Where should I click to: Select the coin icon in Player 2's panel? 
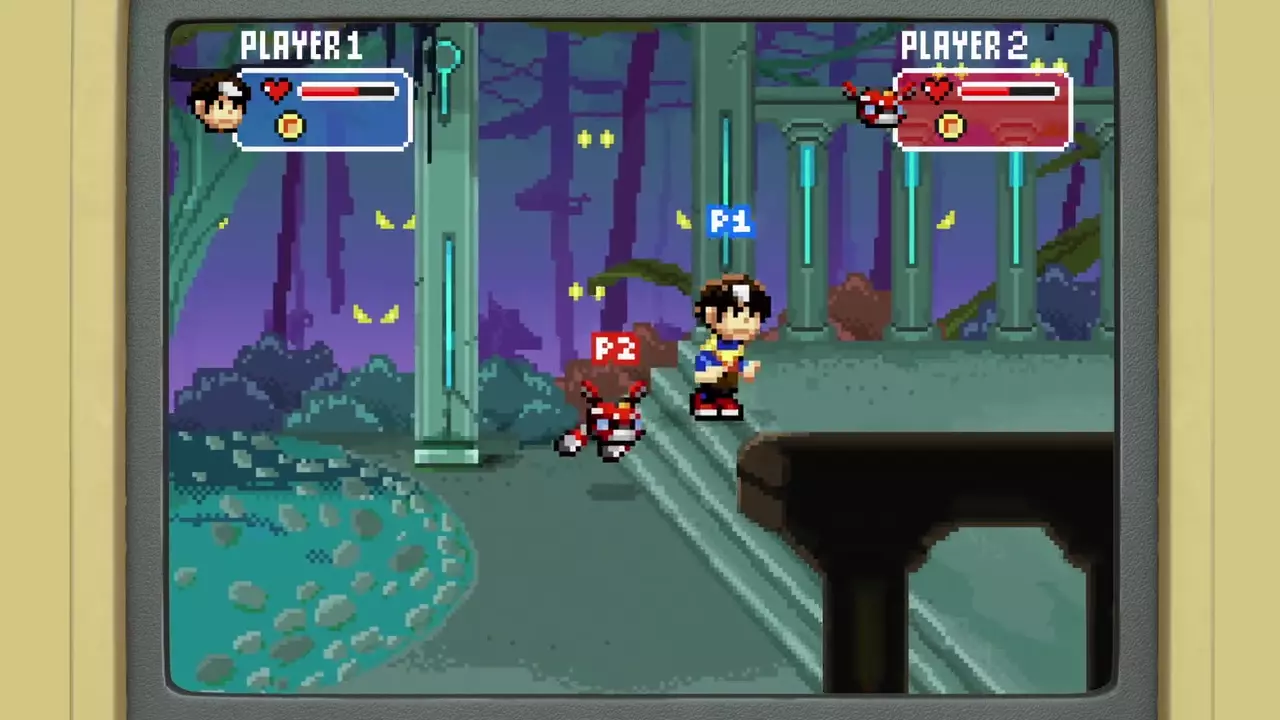coord(950,126)
